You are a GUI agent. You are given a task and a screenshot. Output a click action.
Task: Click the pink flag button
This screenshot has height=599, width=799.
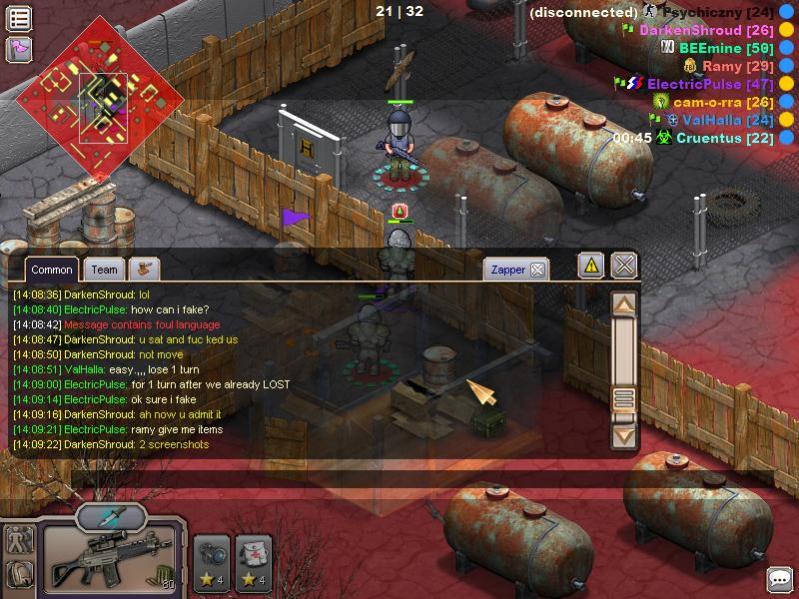(x=19, y=48)
